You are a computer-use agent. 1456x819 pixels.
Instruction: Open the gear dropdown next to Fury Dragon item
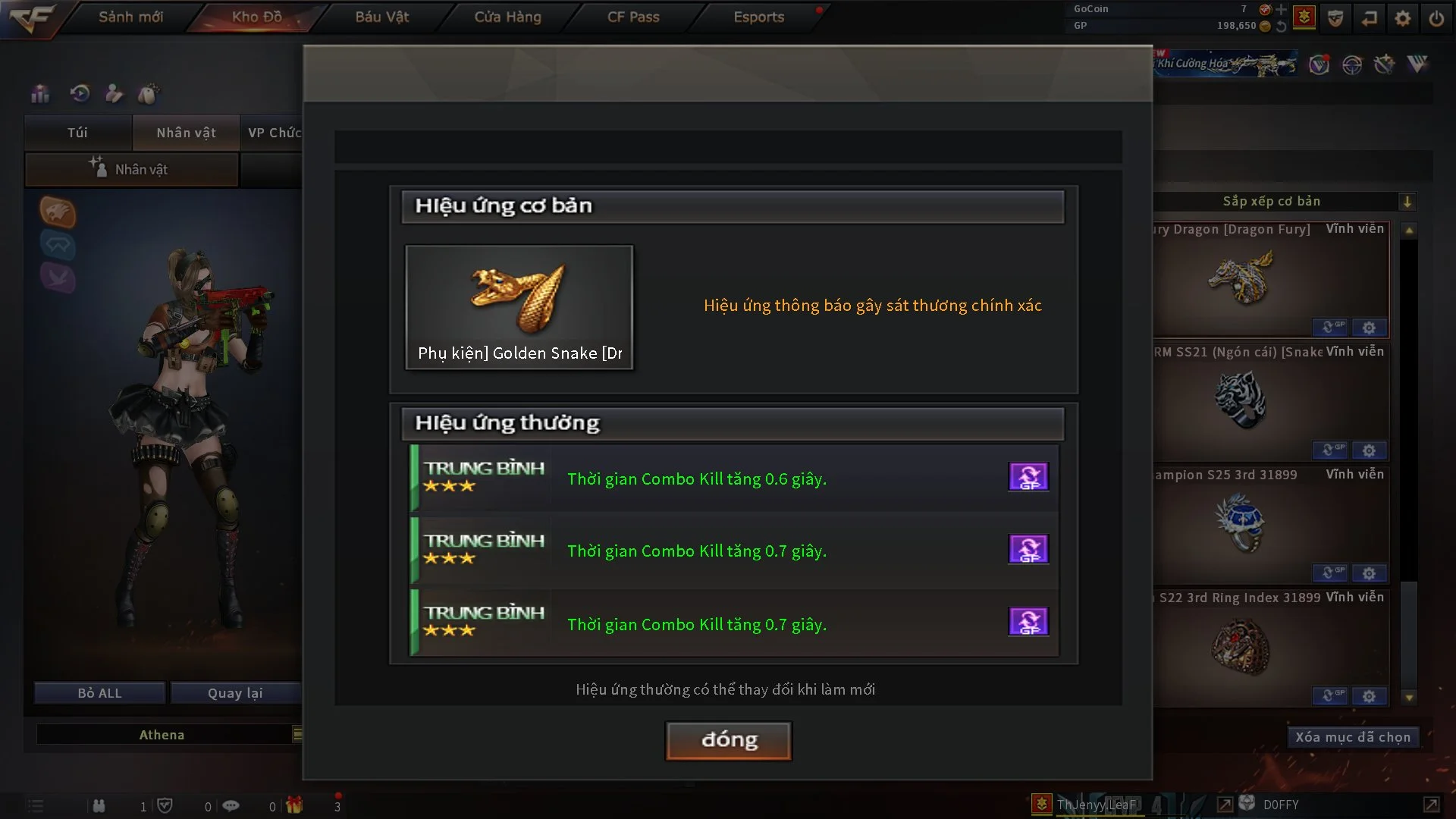pyautogui.click(x=1370, y=328)
